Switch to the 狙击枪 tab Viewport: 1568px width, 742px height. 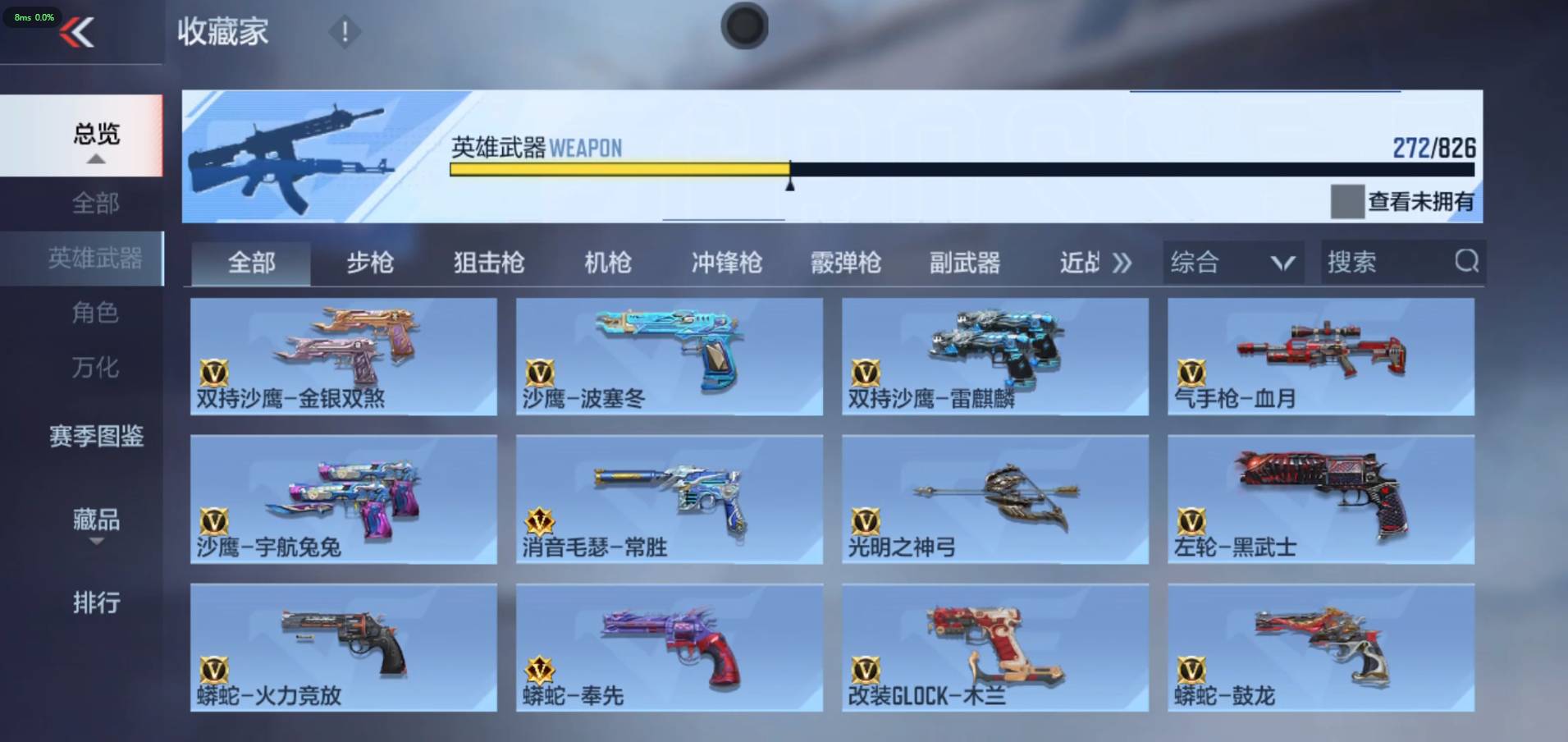490,263
